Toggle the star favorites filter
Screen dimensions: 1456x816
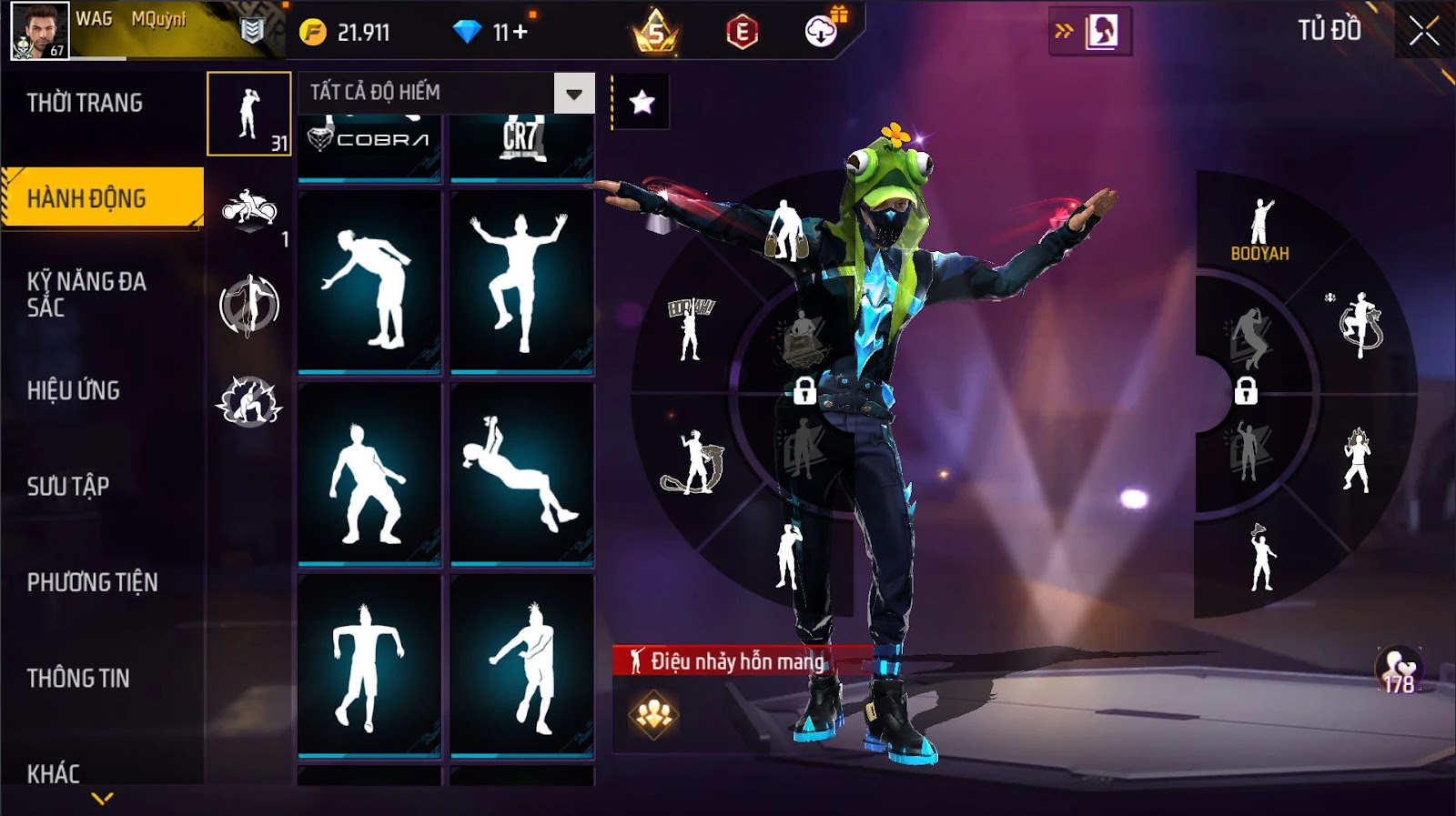click(642, 102)
